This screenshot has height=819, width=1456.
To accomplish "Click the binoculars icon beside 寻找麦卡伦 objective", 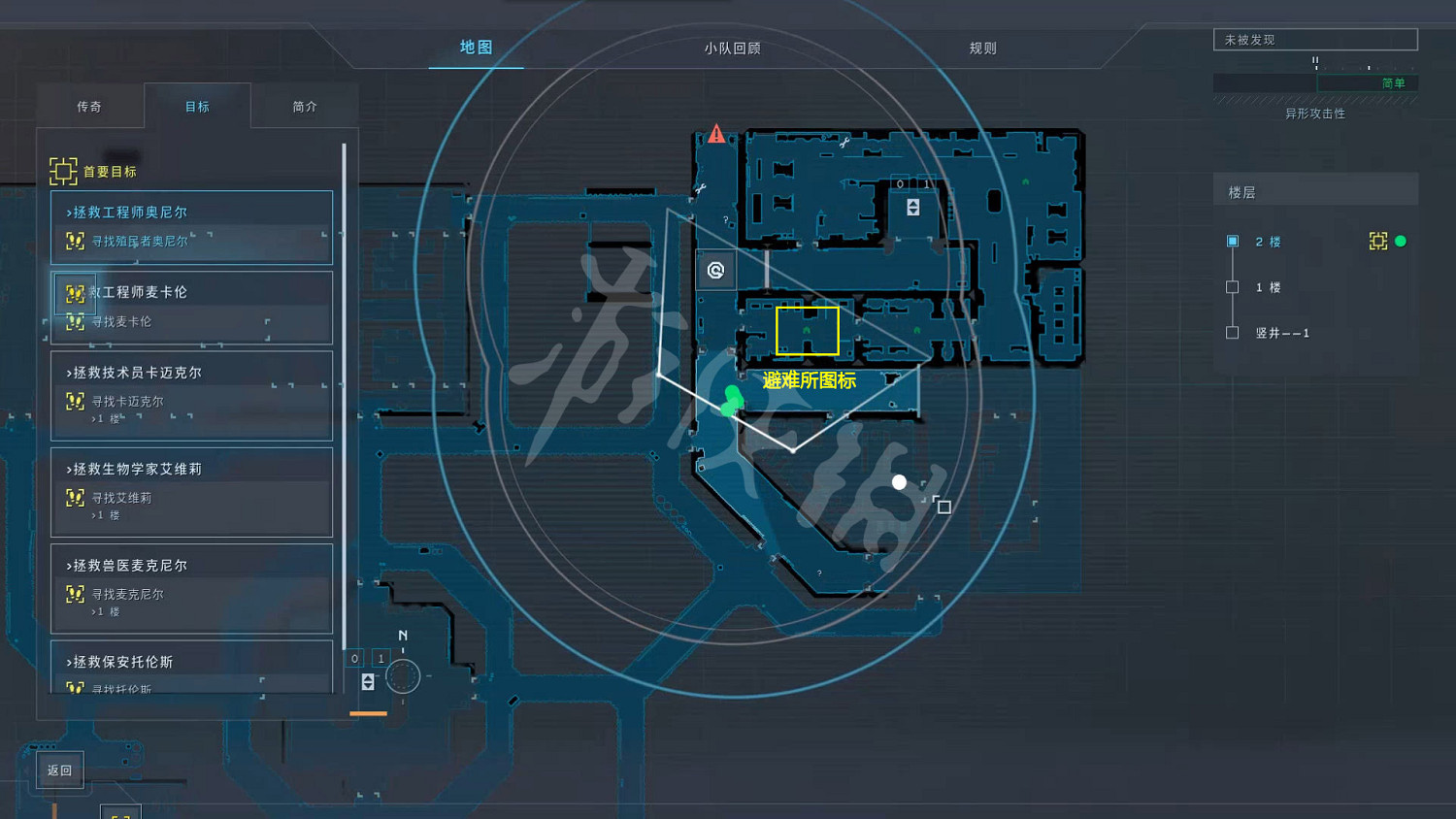I will (76, 322).
